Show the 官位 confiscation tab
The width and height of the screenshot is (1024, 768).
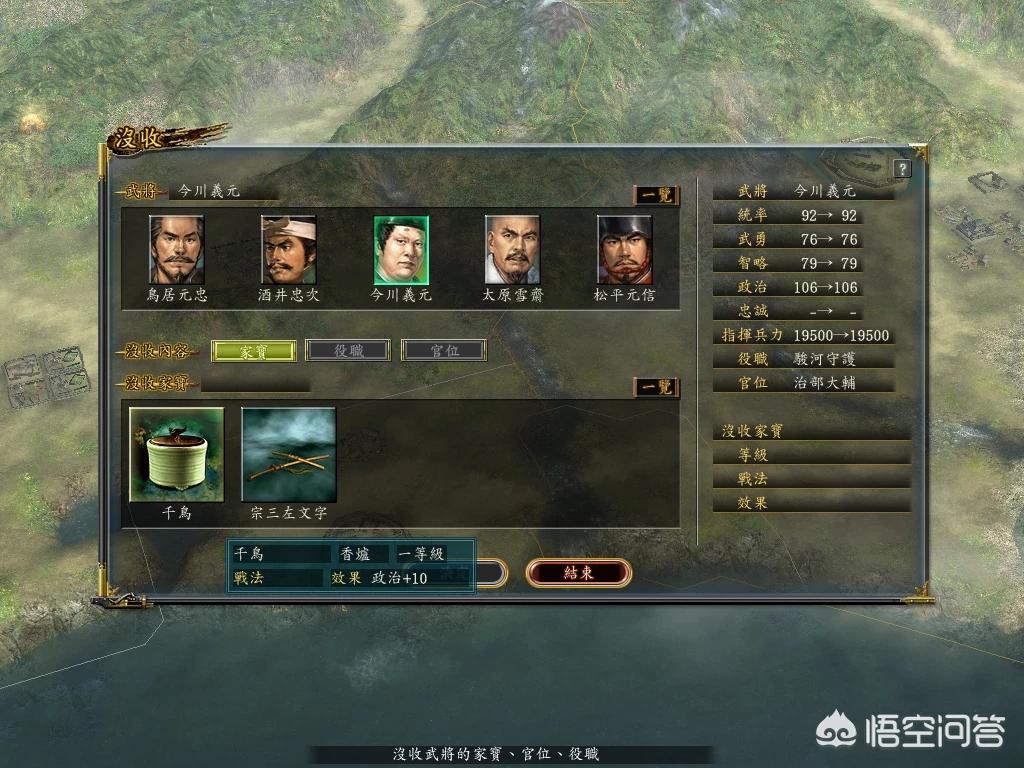444,351
